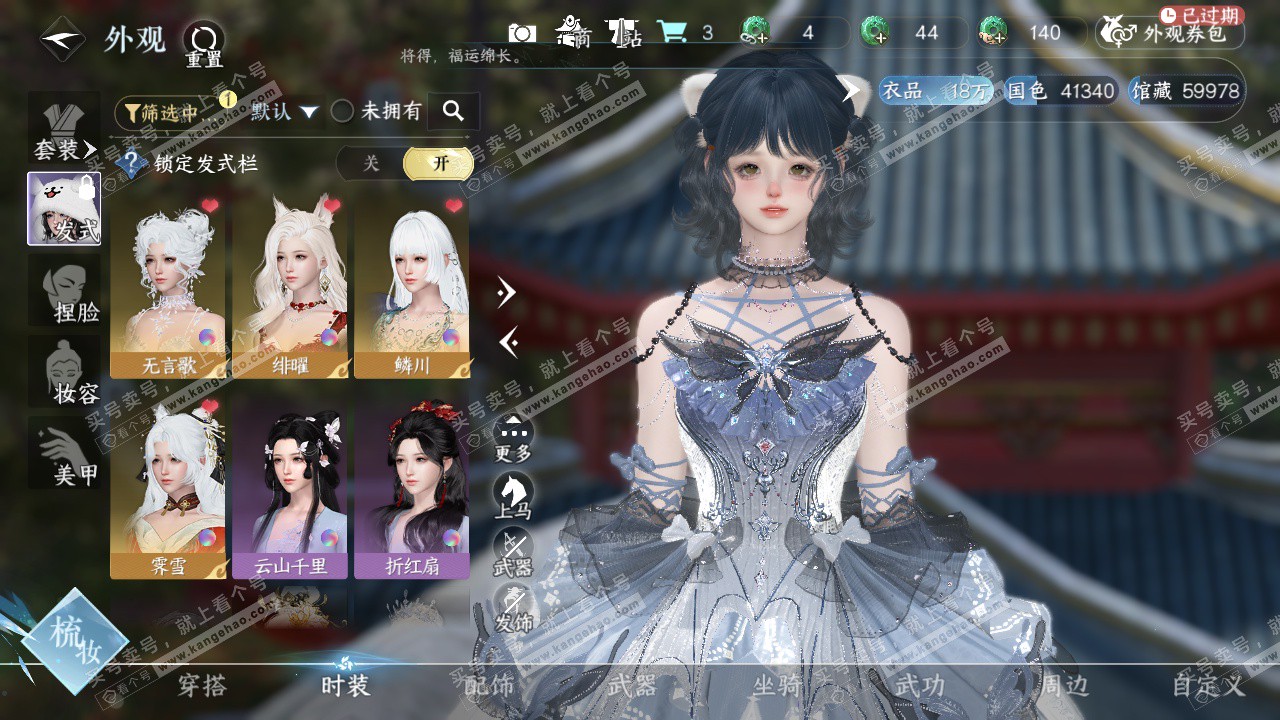
Task: Choose the 云山千里 black hairstyle
Action: [x=290, y=488]
